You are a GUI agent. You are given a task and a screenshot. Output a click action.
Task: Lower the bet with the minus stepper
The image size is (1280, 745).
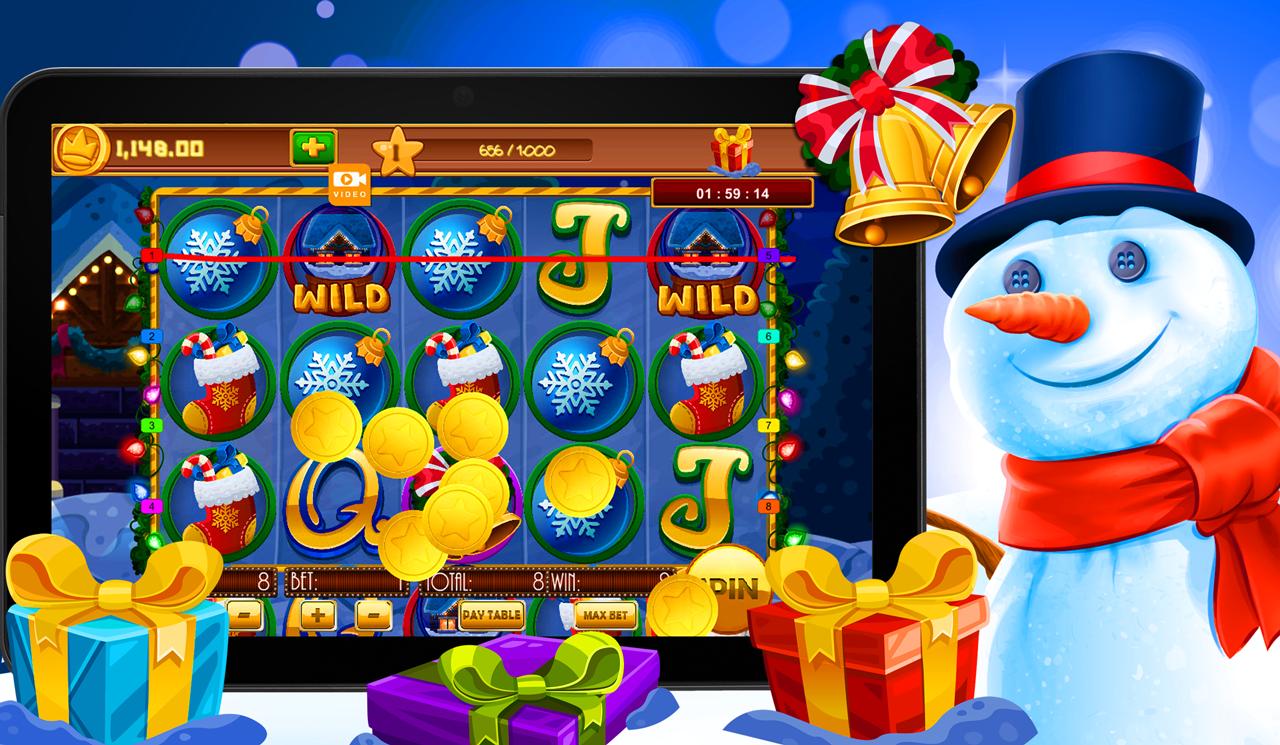[x=373, y=613]
